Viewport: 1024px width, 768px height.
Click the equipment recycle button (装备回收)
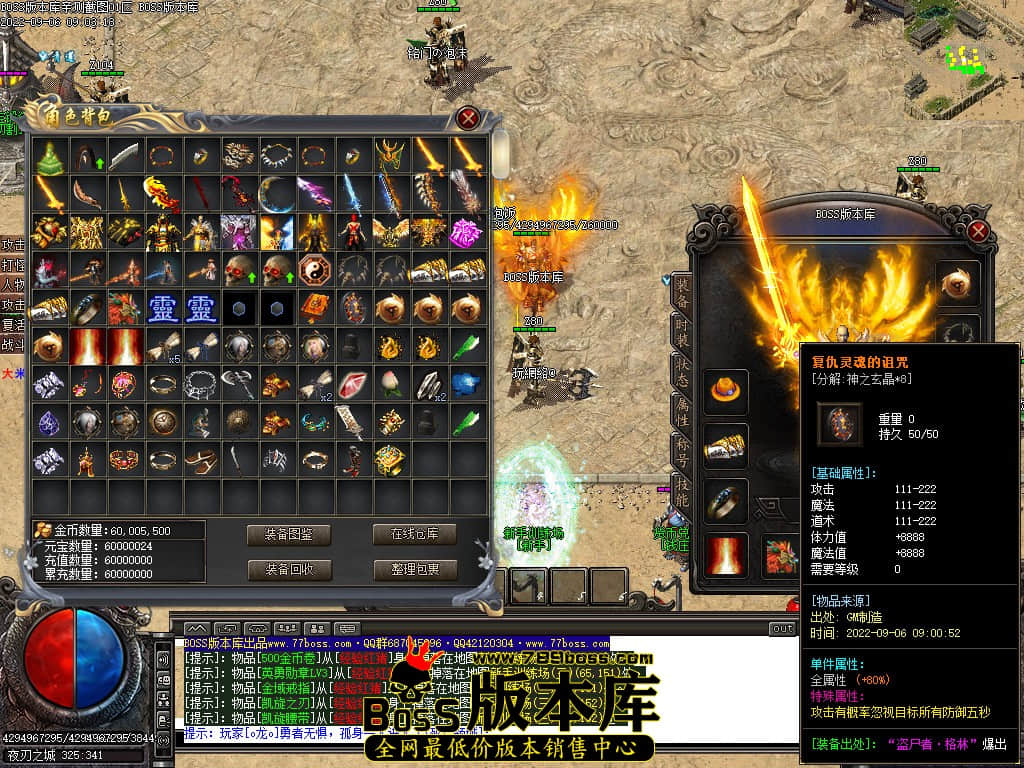288,570
